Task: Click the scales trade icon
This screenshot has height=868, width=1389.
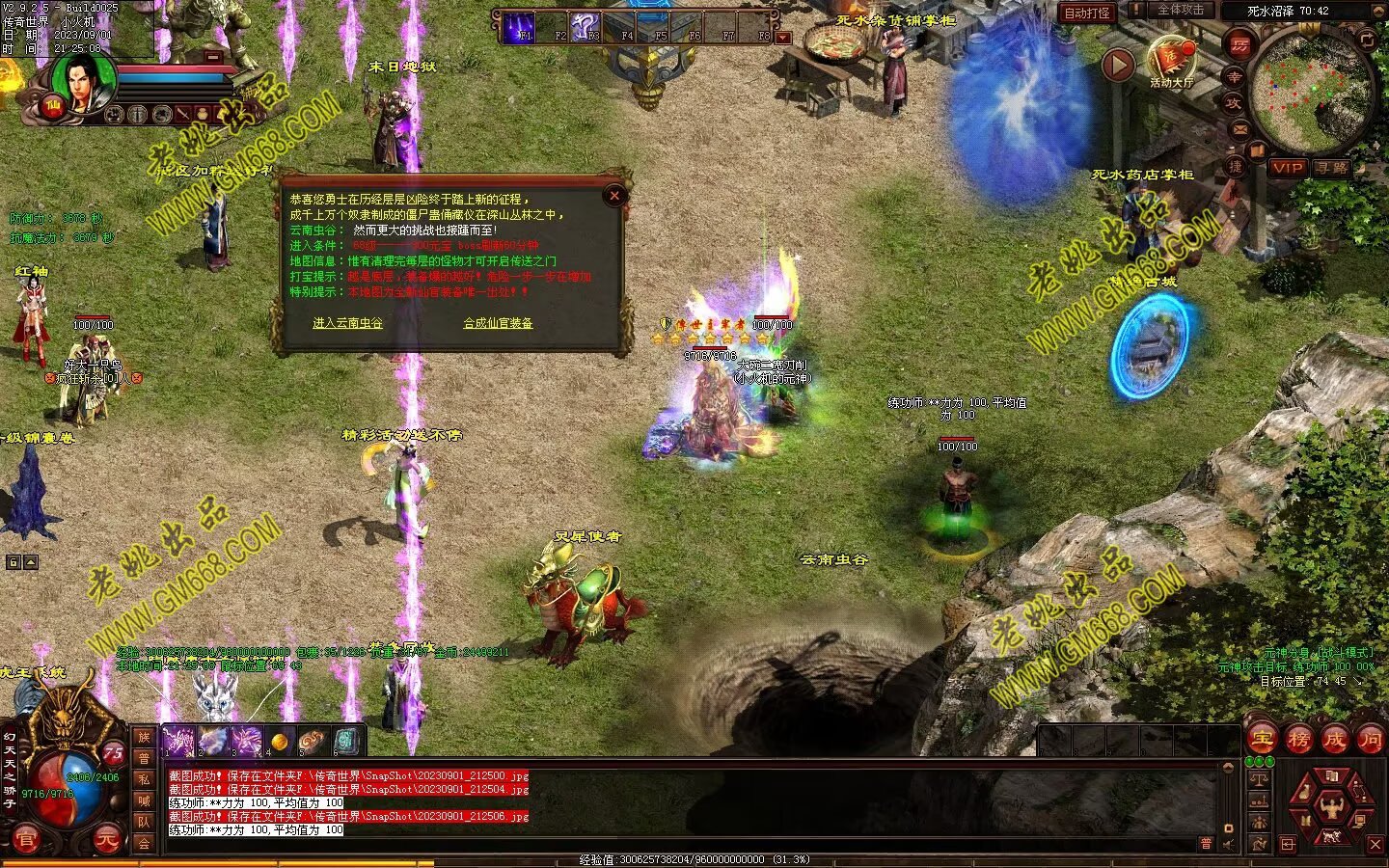Action: pyautogui.click(x=1258, y=779)
